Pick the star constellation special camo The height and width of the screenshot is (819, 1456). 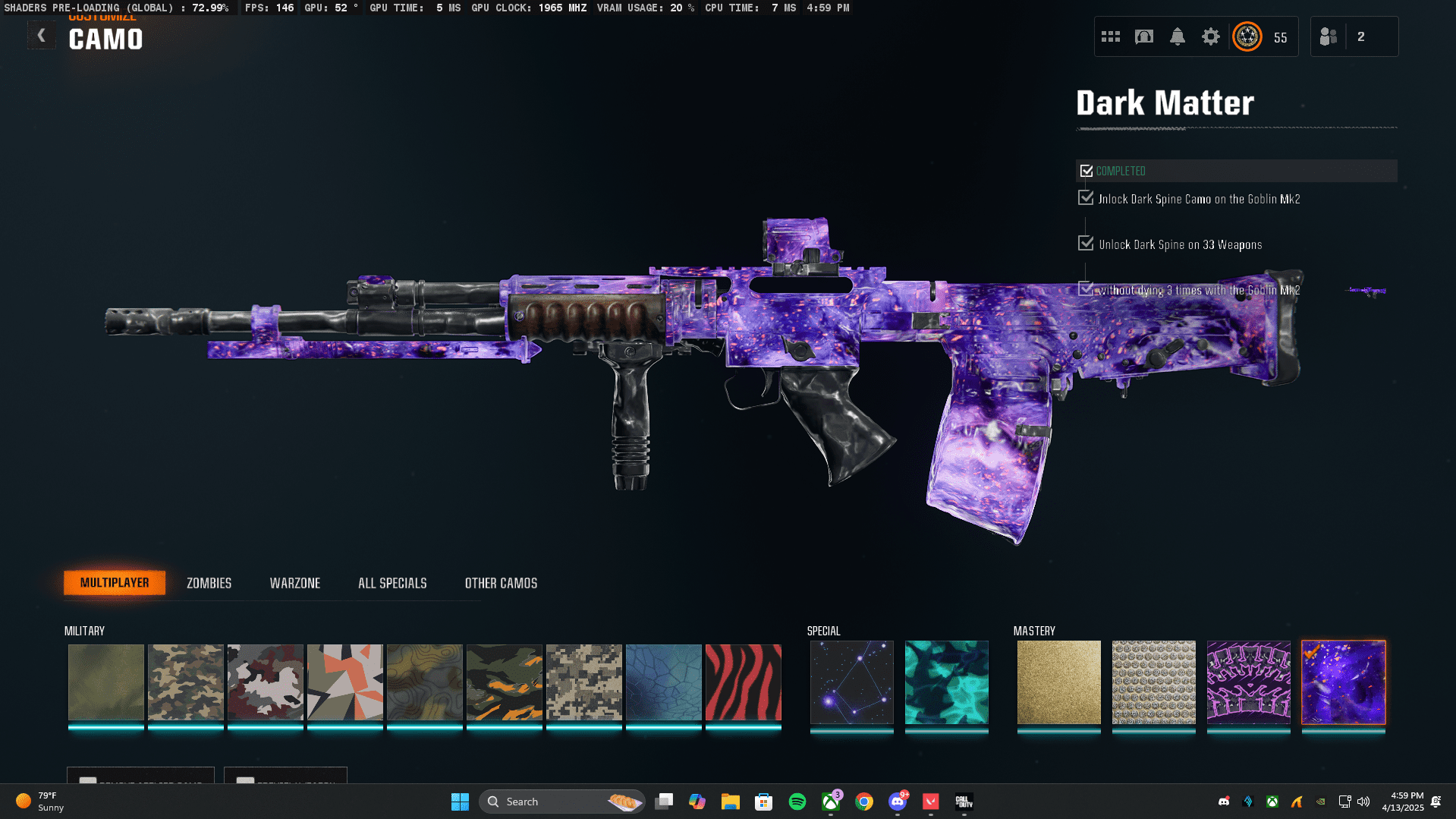pyautogui.click(x=851, y=682)
